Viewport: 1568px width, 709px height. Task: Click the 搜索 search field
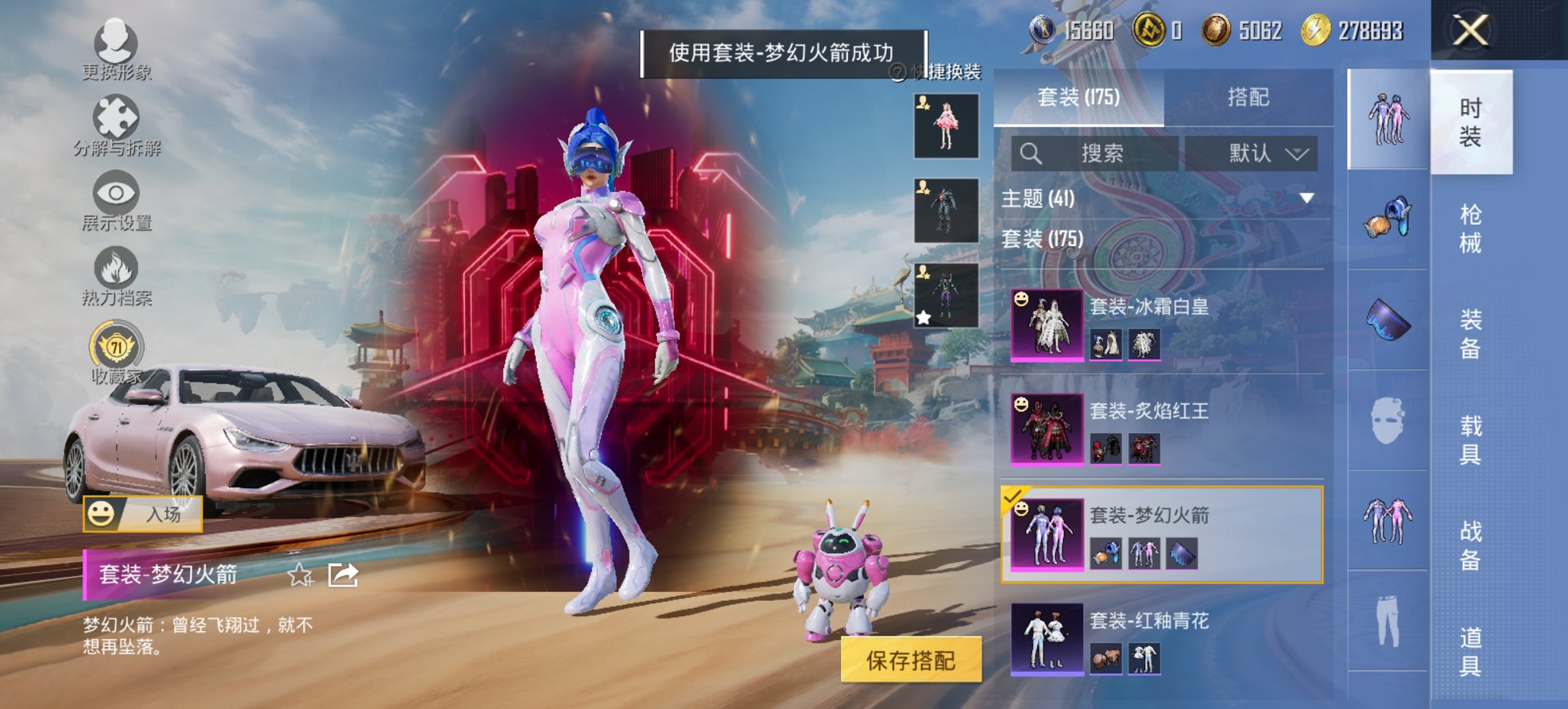pos(1093,154)
